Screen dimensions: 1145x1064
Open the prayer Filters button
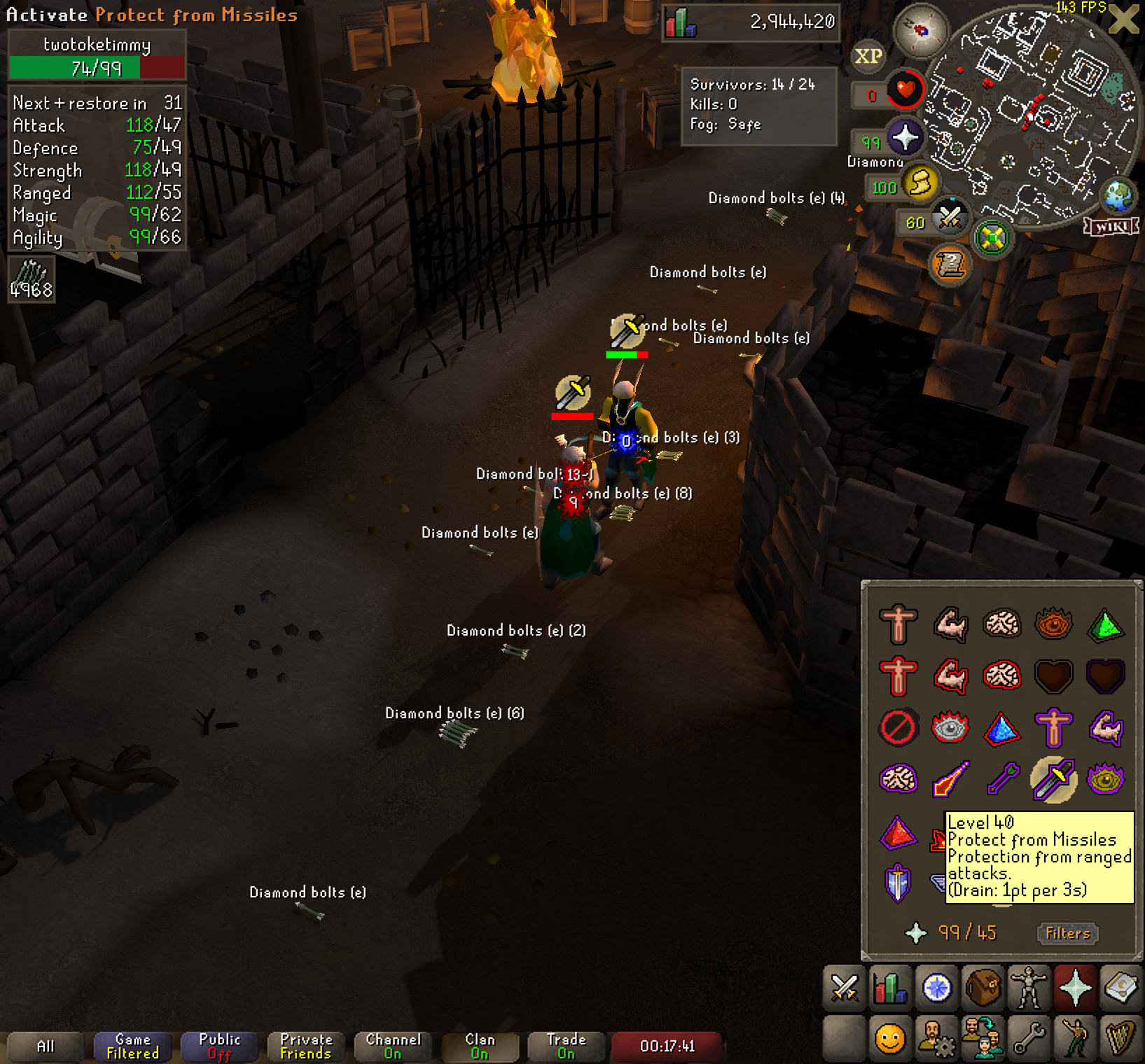[x=1067, y=933]
